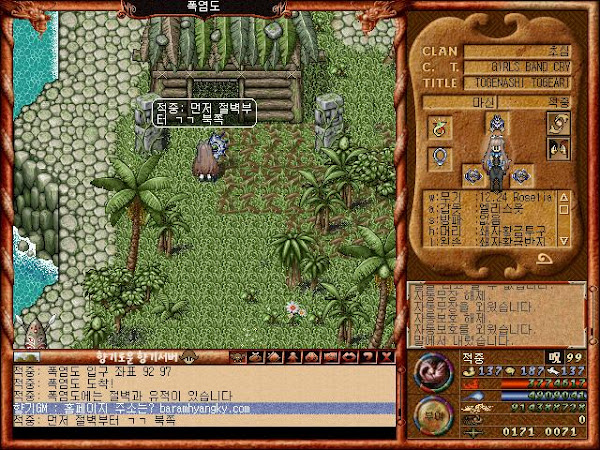Click the round orb with Korean label

[x=431, y=410]
